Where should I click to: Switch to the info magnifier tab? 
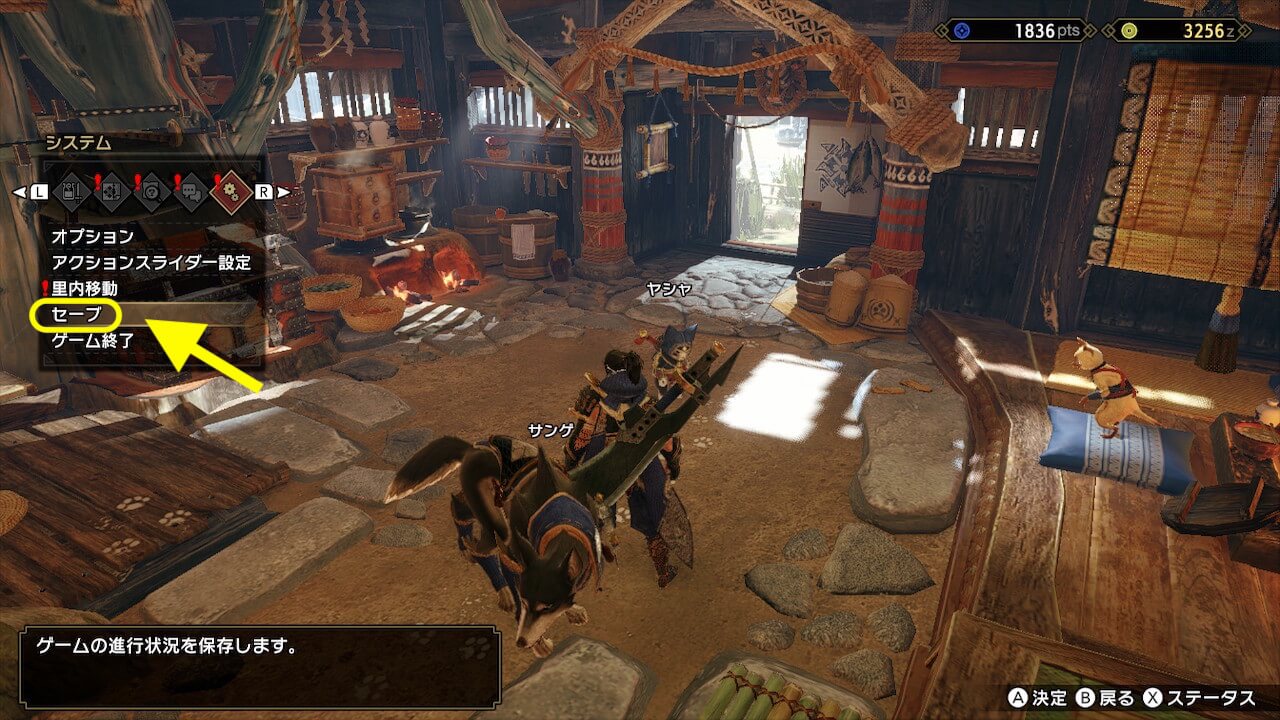152,191
